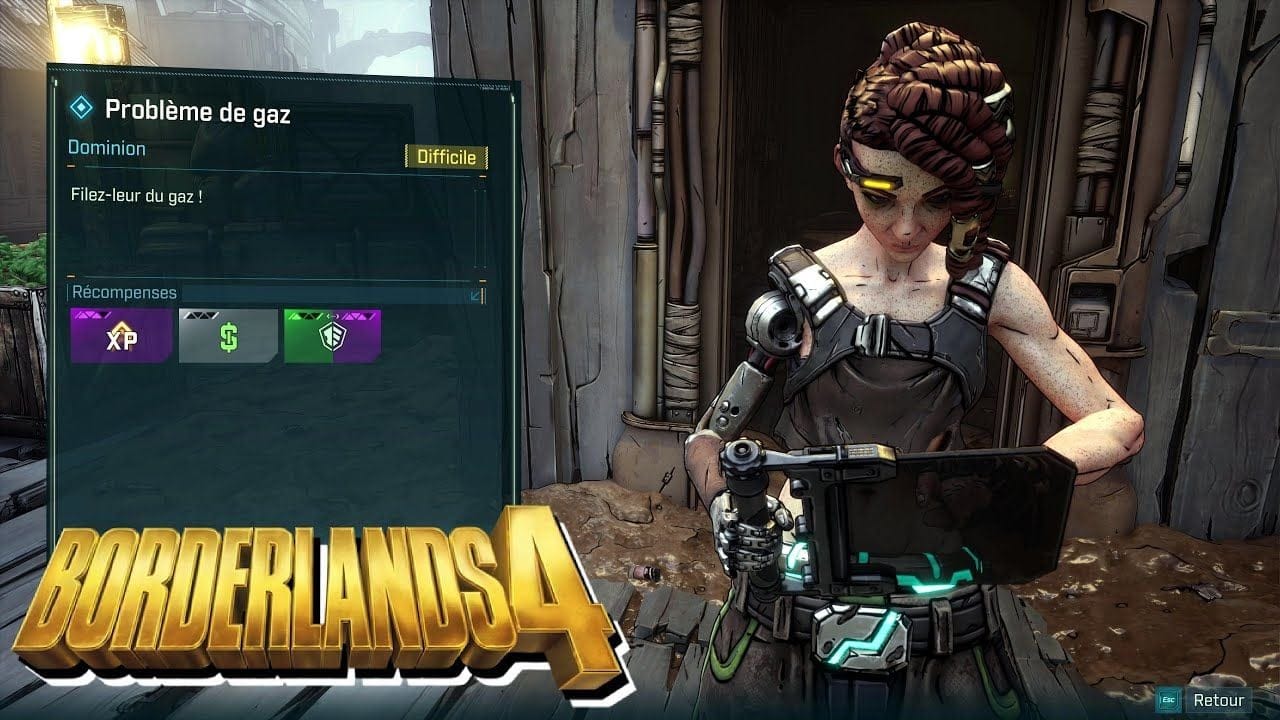
Task: Select the purple XP reward tile
Action: (x=120, y=336)
